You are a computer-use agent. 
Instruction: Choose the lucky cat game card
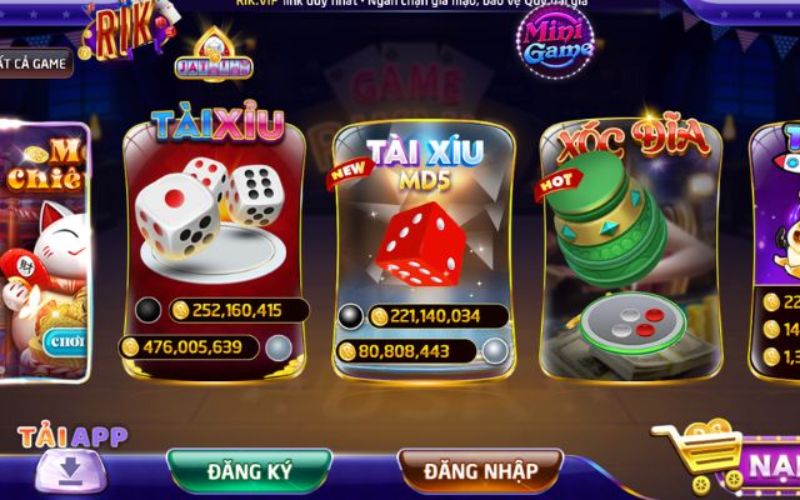coord(45,250)
